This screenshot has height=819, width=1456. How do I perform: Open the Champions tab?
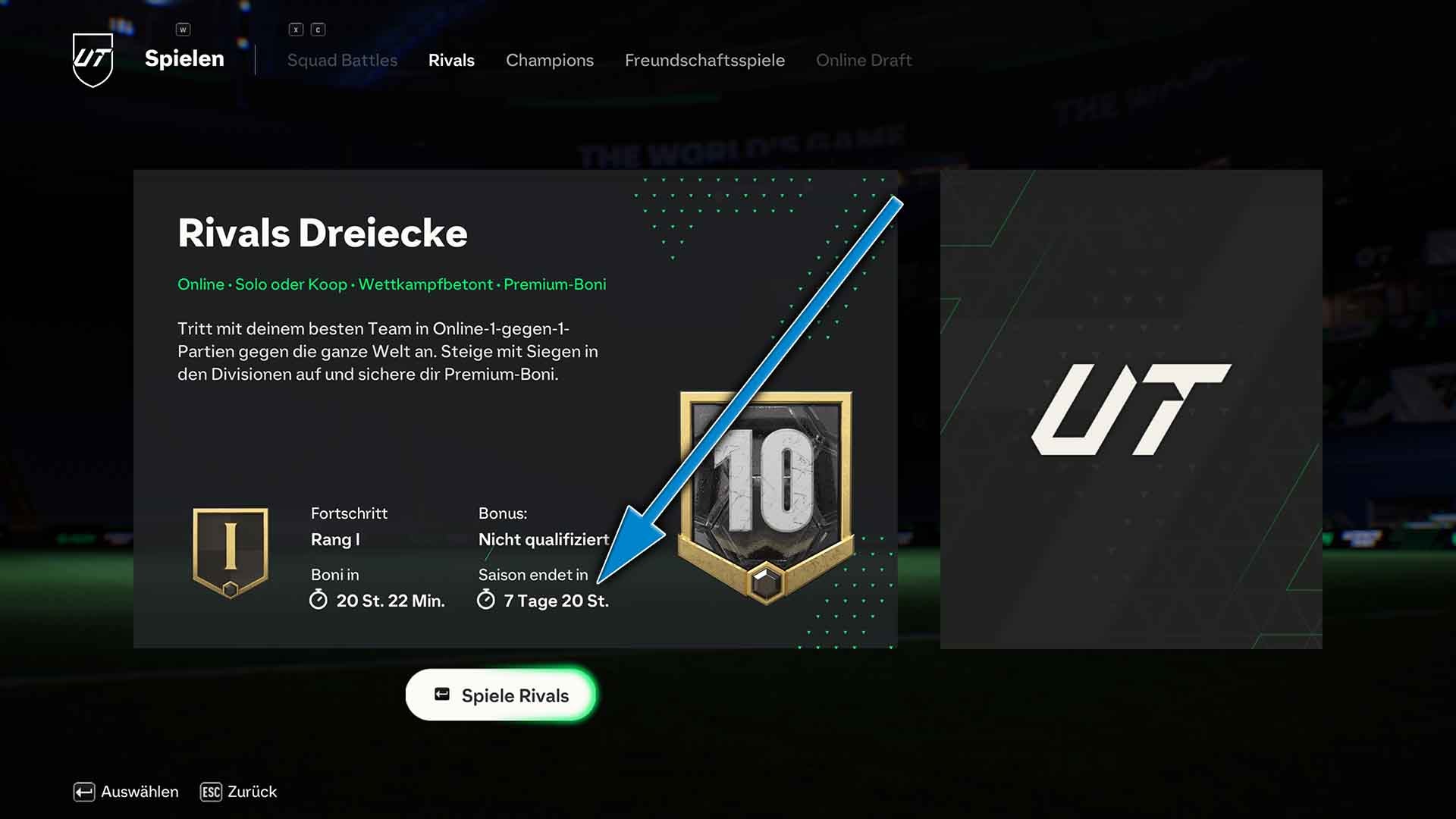click(x=550, y=61)
